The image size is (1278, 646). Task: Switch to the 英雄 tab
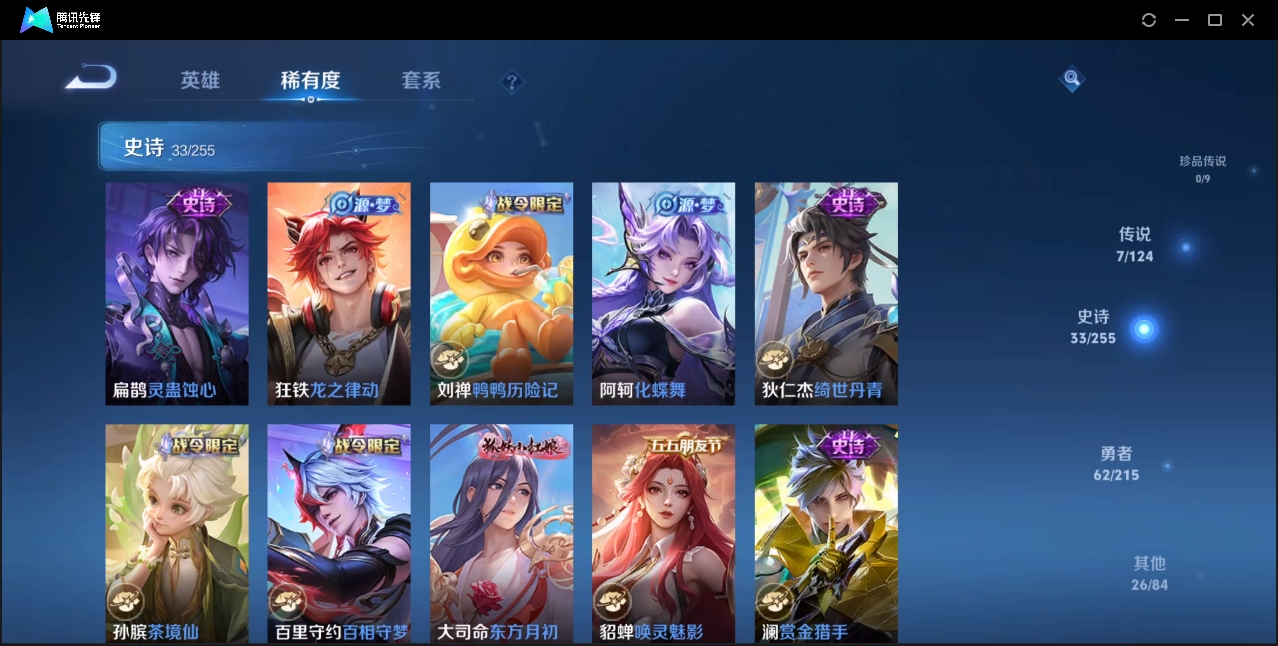200,80
